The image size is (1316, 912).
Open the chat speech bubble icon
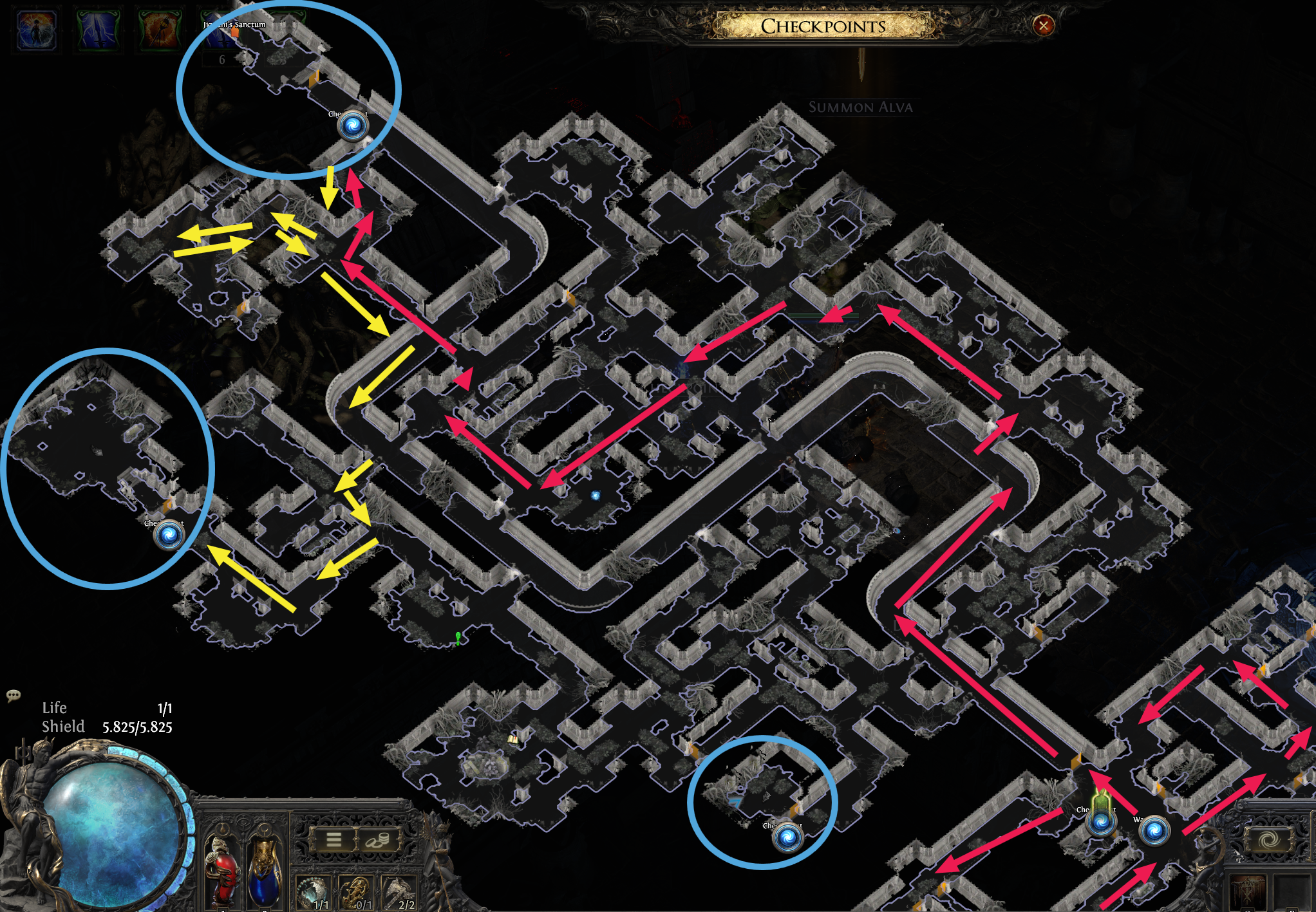tap(13, 695)
